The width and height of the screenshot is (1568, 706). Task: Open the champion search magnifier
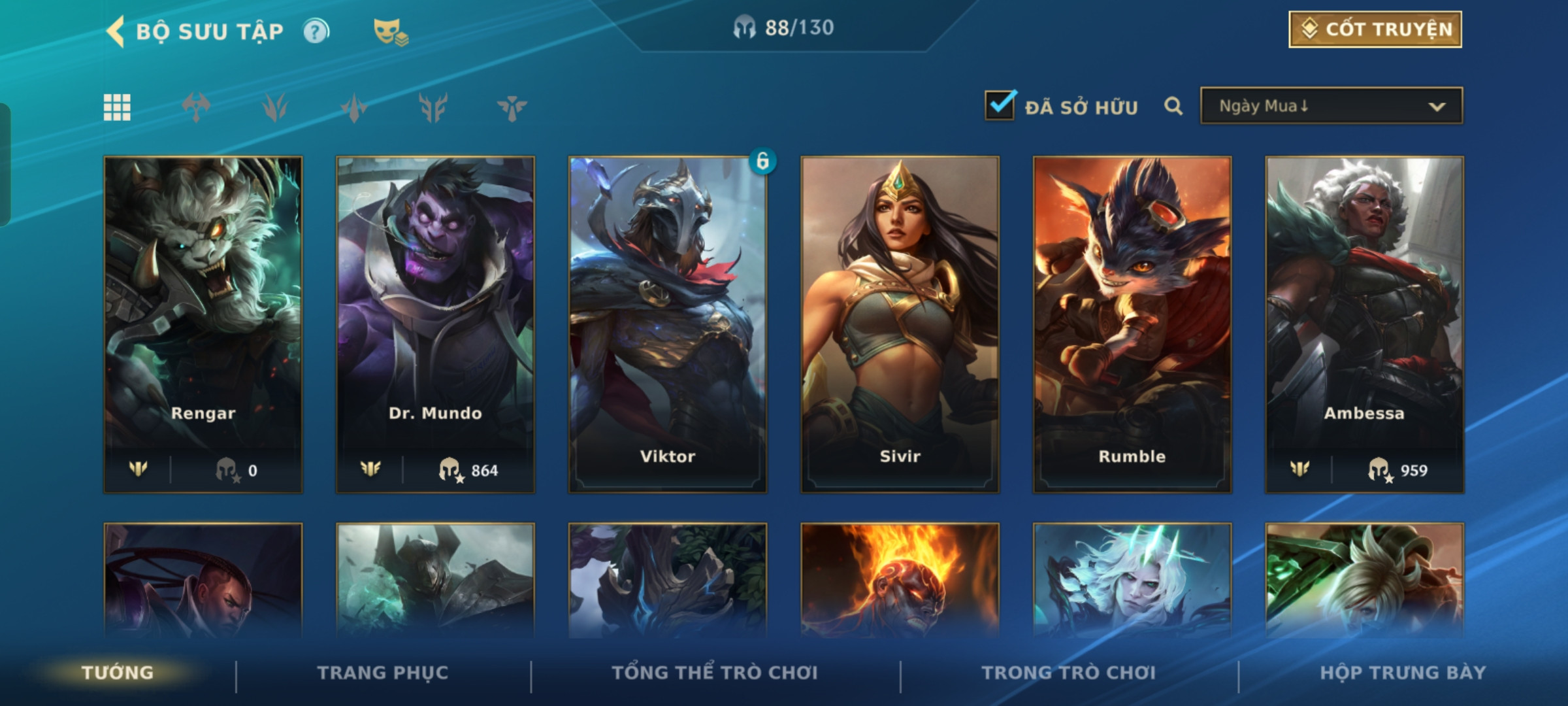point(1173,106)
